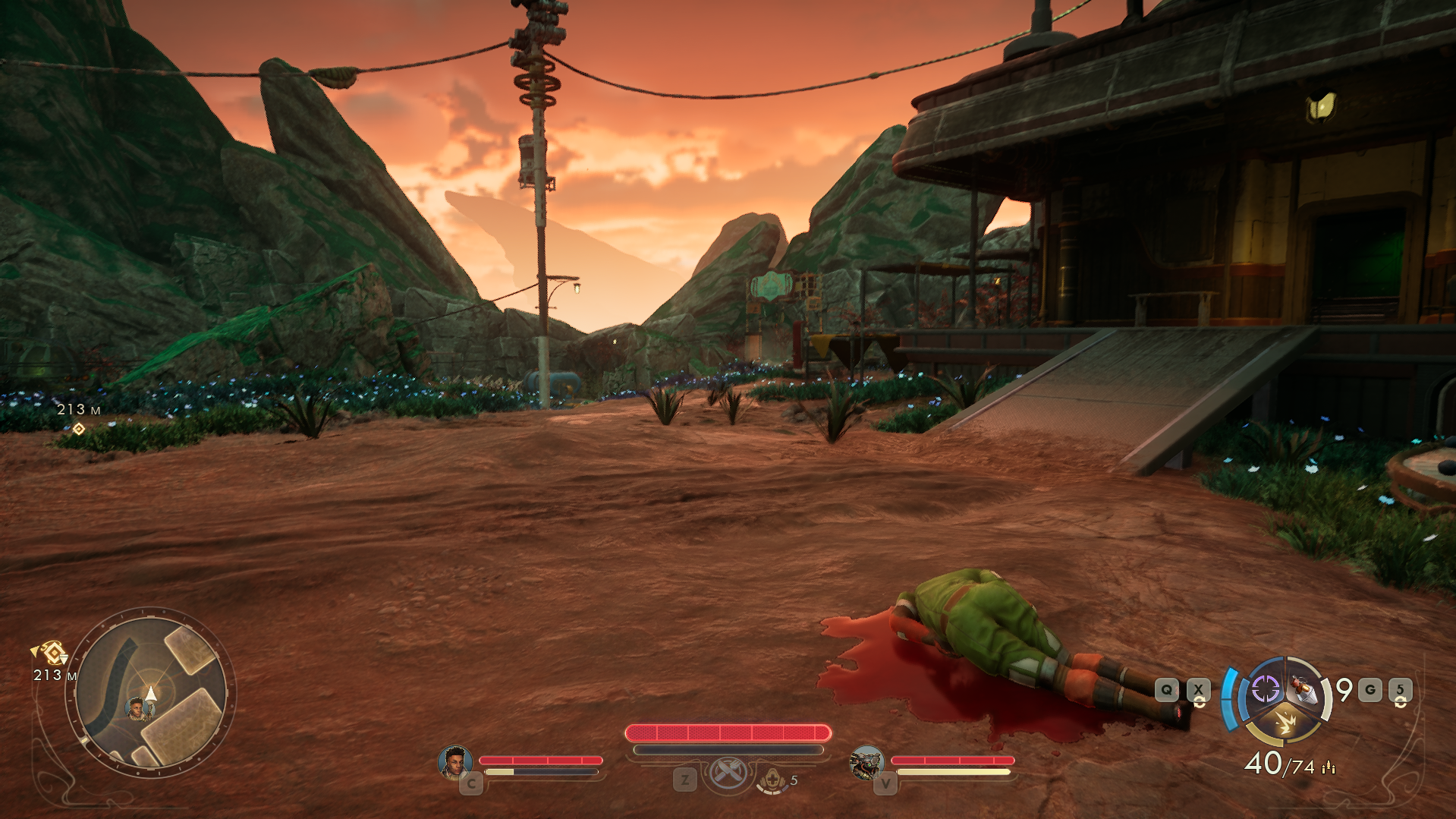The image size is (1456, 819).
Task: Open the circular minimap
Action: (150, 692)
